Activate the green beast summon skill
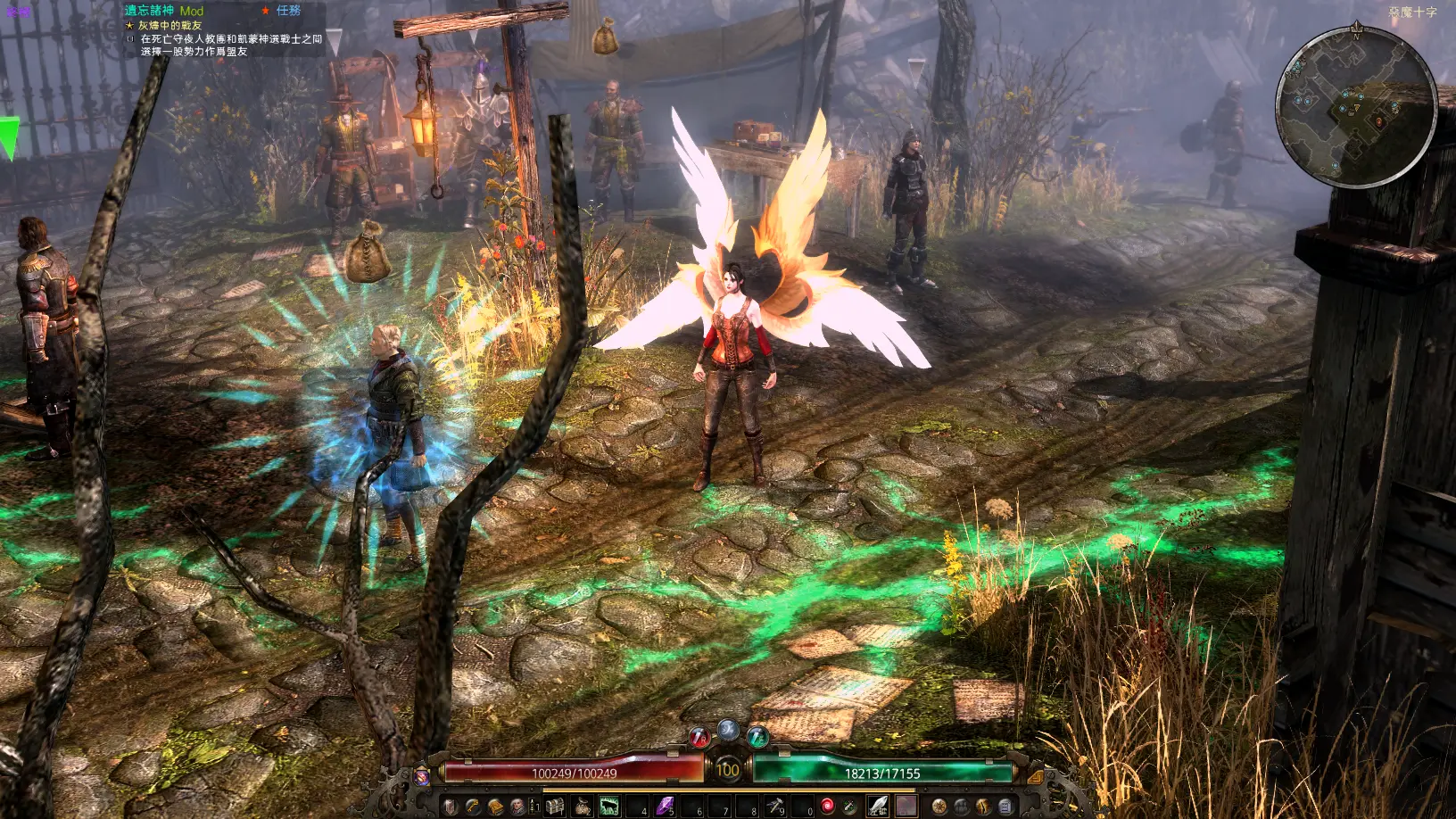1456x819 pixels. coord(609,807)
